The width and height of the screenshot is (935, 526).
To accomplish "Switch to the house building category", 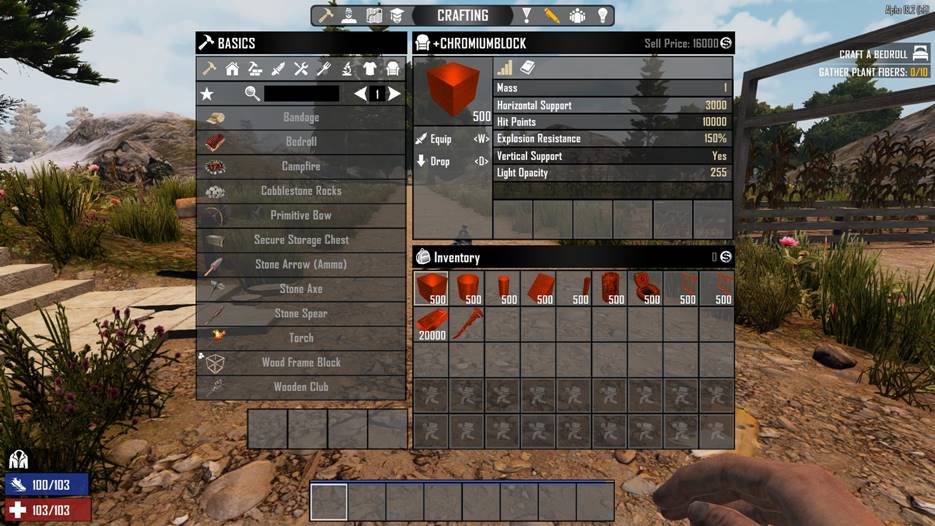I will tap(232, 69).
